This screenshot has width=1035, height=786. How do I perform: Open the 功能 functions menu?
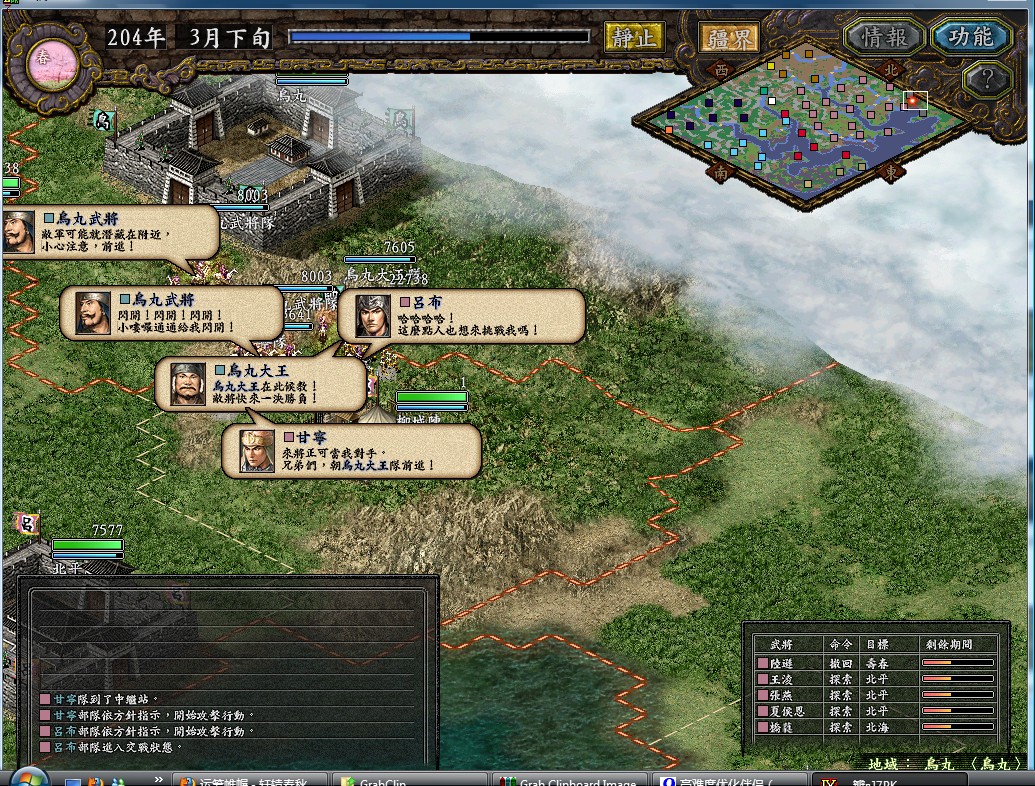[970, 37]
